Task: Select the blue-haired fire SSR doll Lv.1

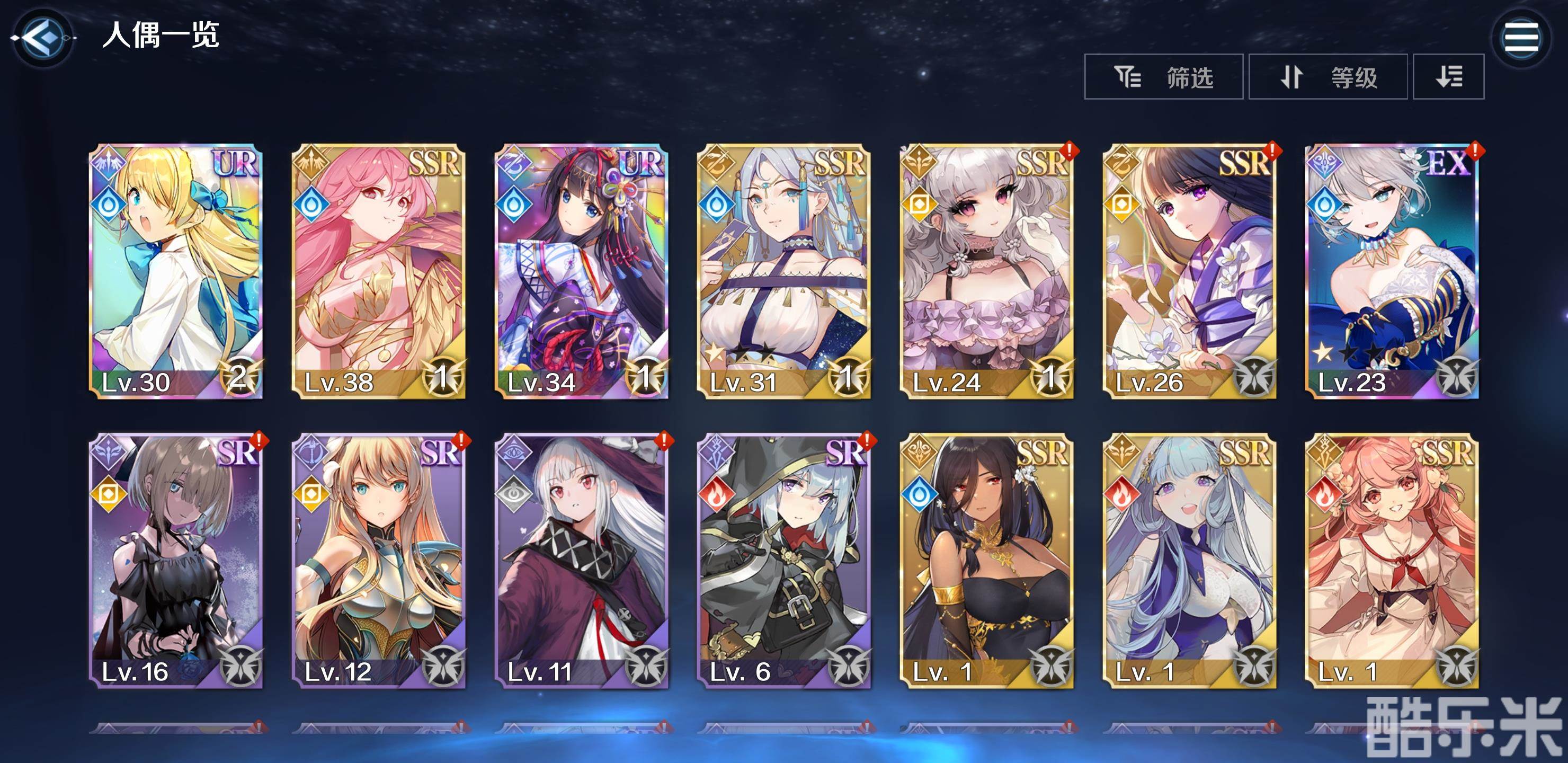Action: click(1189, 560)
